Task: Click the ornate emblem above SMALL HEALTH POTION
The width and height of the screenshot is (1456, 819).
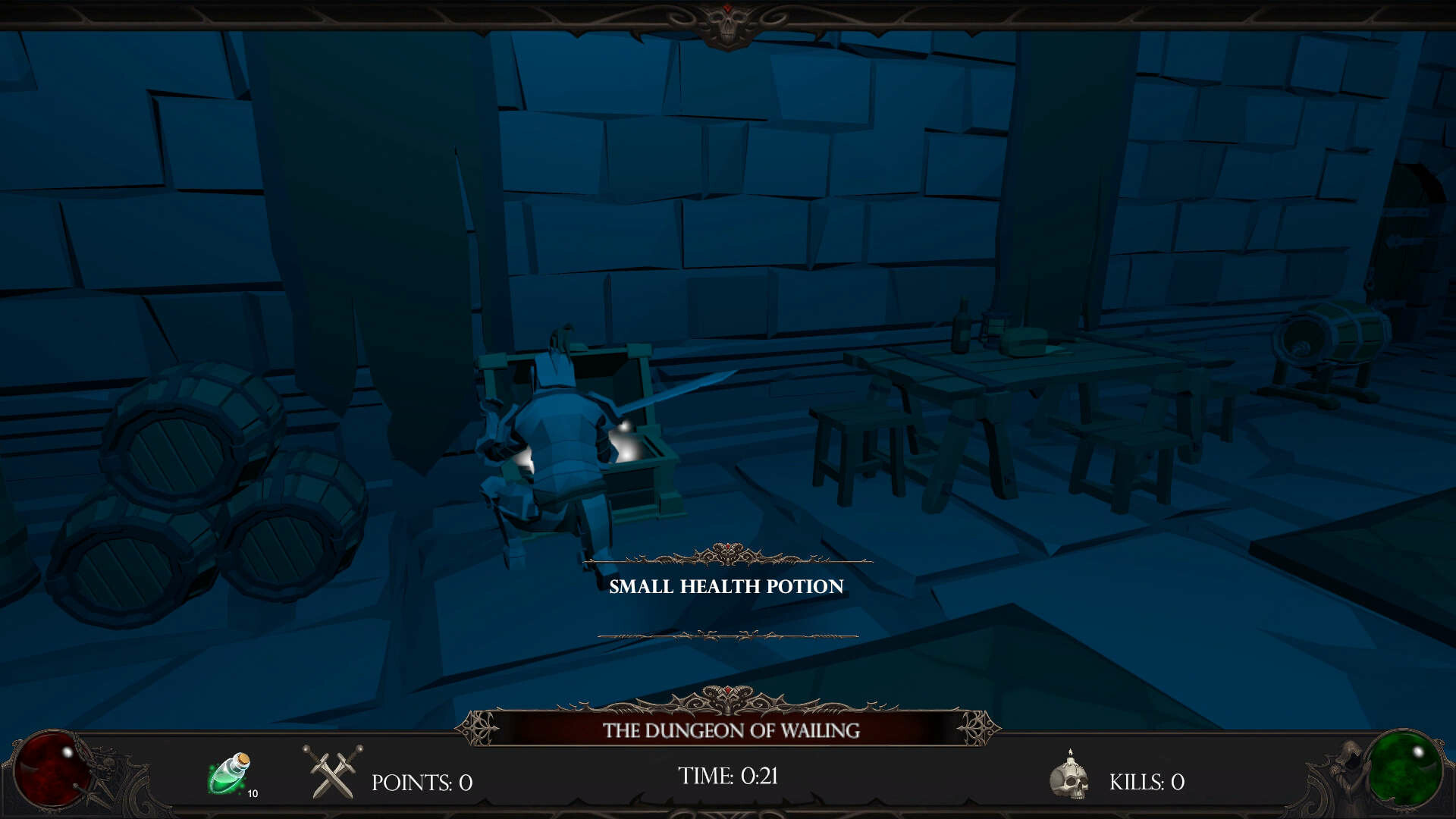Action: coord(726,554)
